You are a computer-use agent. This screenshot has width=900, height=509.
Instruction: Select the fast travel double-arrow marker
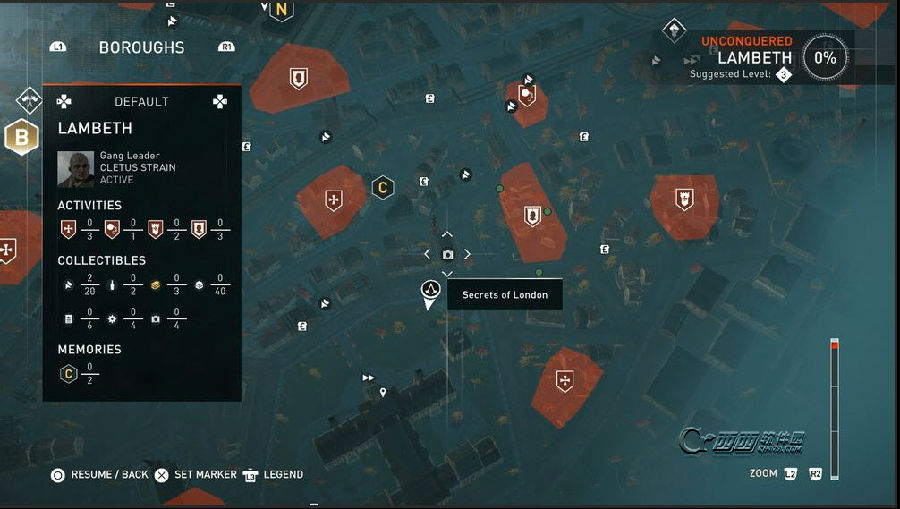click(x=368, y=378)
